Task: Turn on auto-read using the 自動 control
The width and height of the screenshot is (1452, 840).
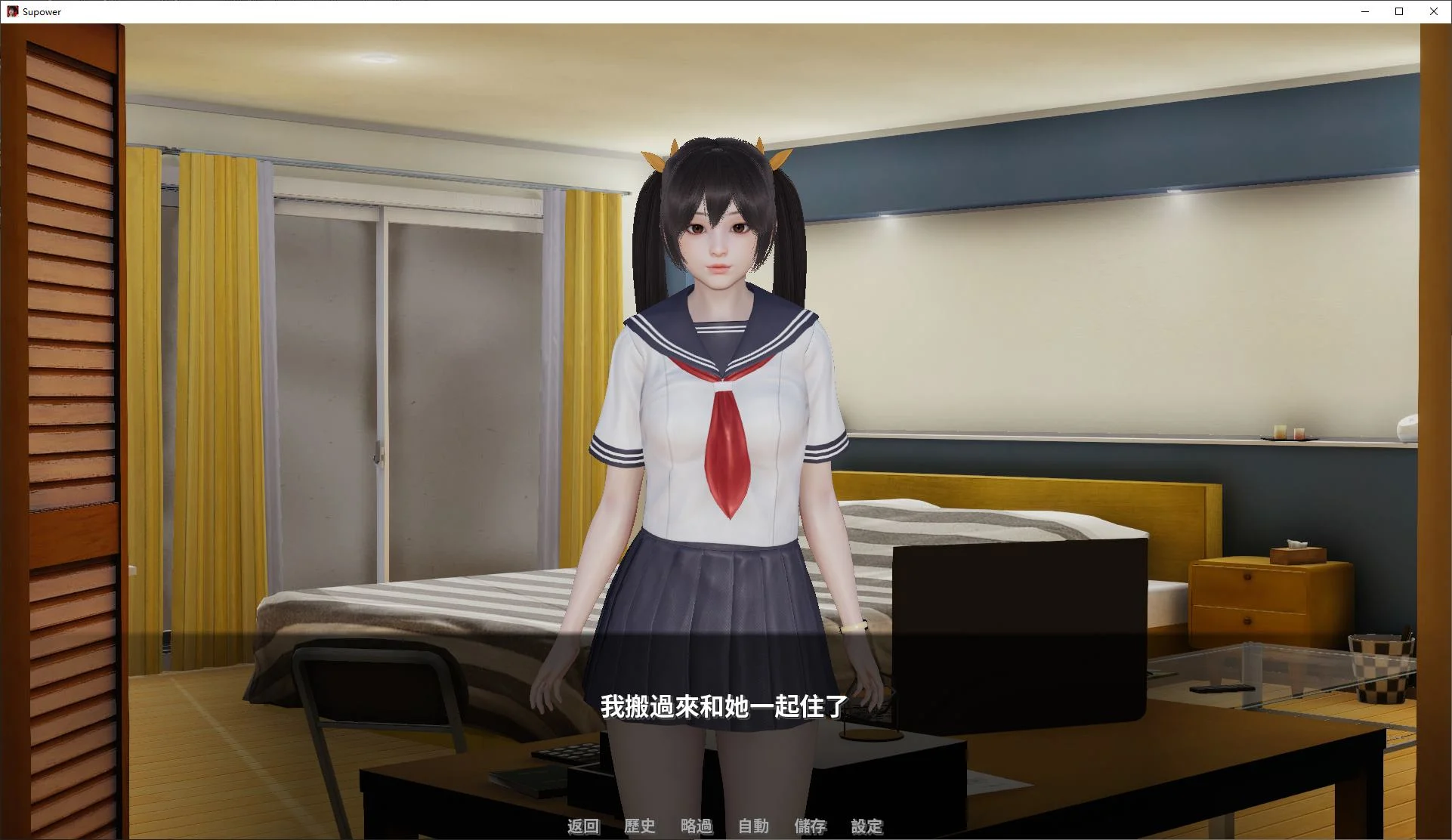Action: point(752,826)
